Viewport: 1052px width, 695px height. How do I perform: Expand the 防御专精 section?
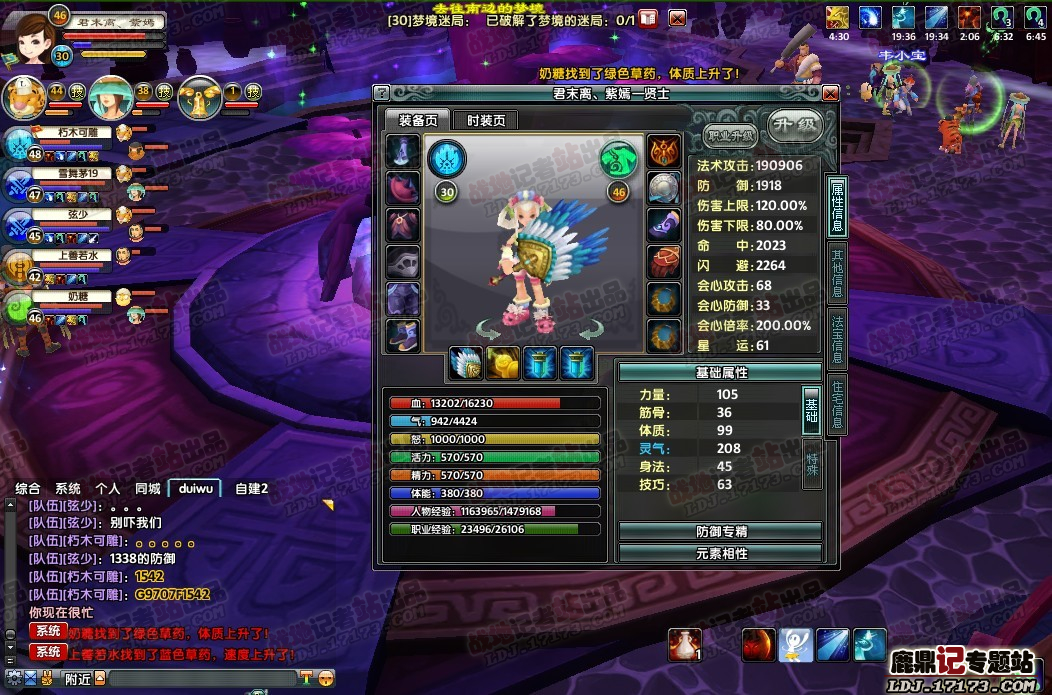(720, 531)
